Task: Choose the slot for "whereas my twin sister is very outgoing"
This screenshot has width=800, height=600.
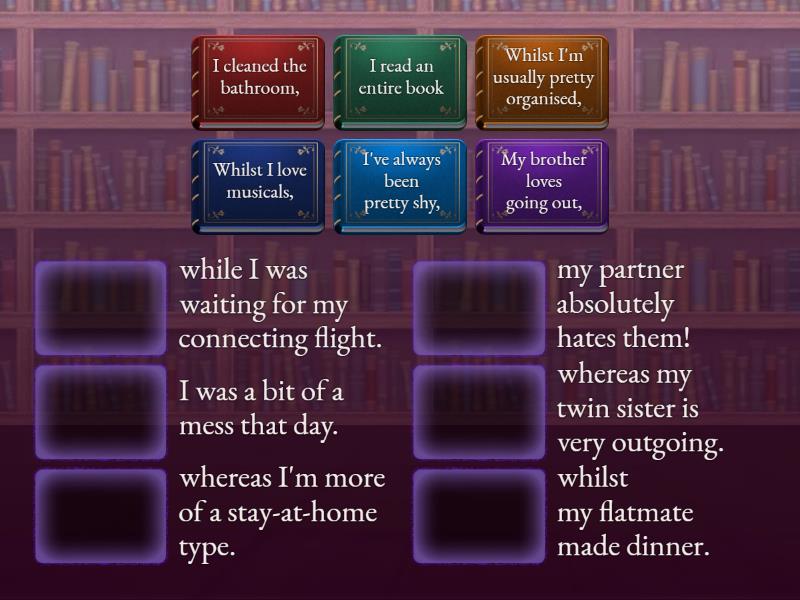Action: pyautogui.click(x=479, y=412)
